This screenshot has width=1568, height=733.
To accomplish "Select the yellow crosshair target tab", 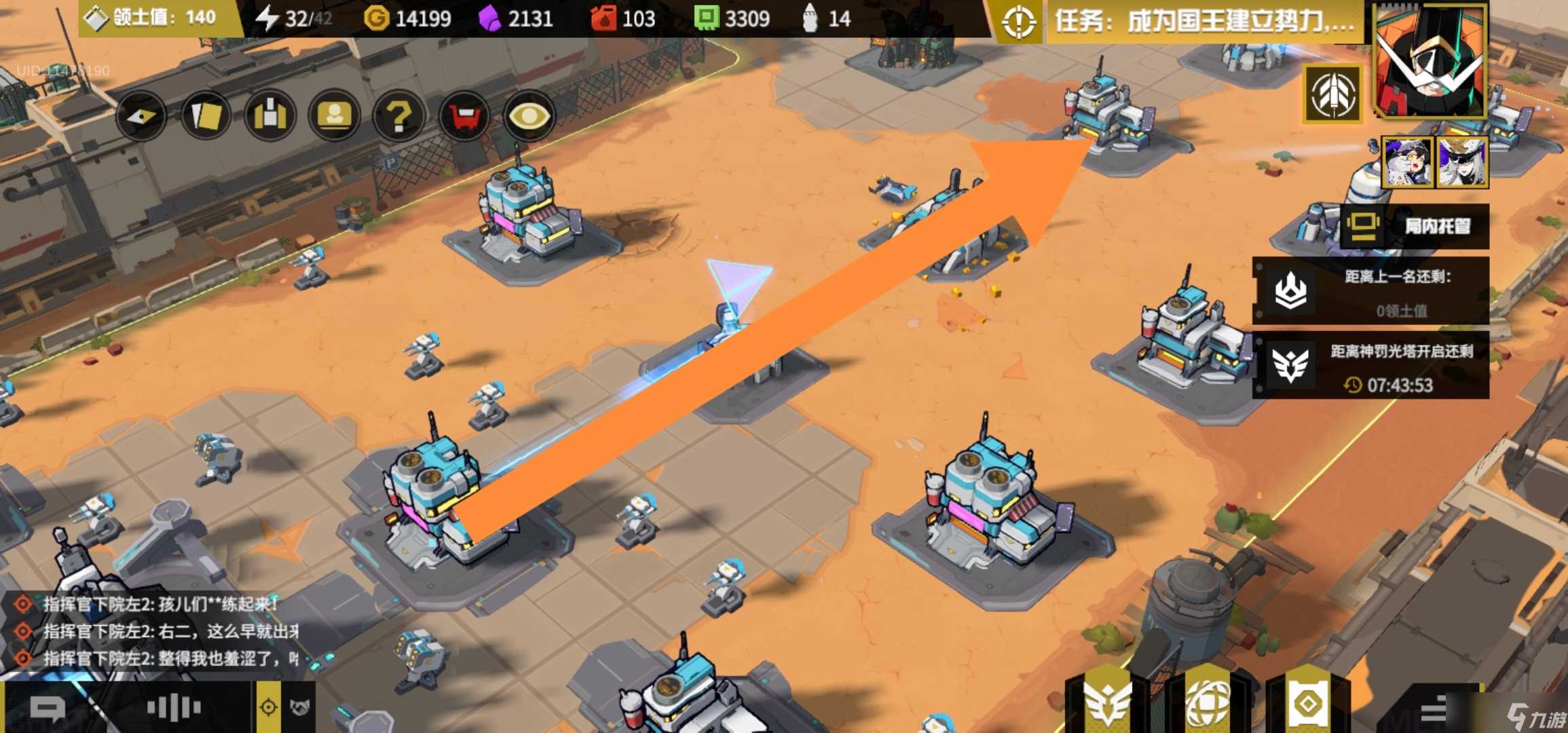I will (268, 708).
